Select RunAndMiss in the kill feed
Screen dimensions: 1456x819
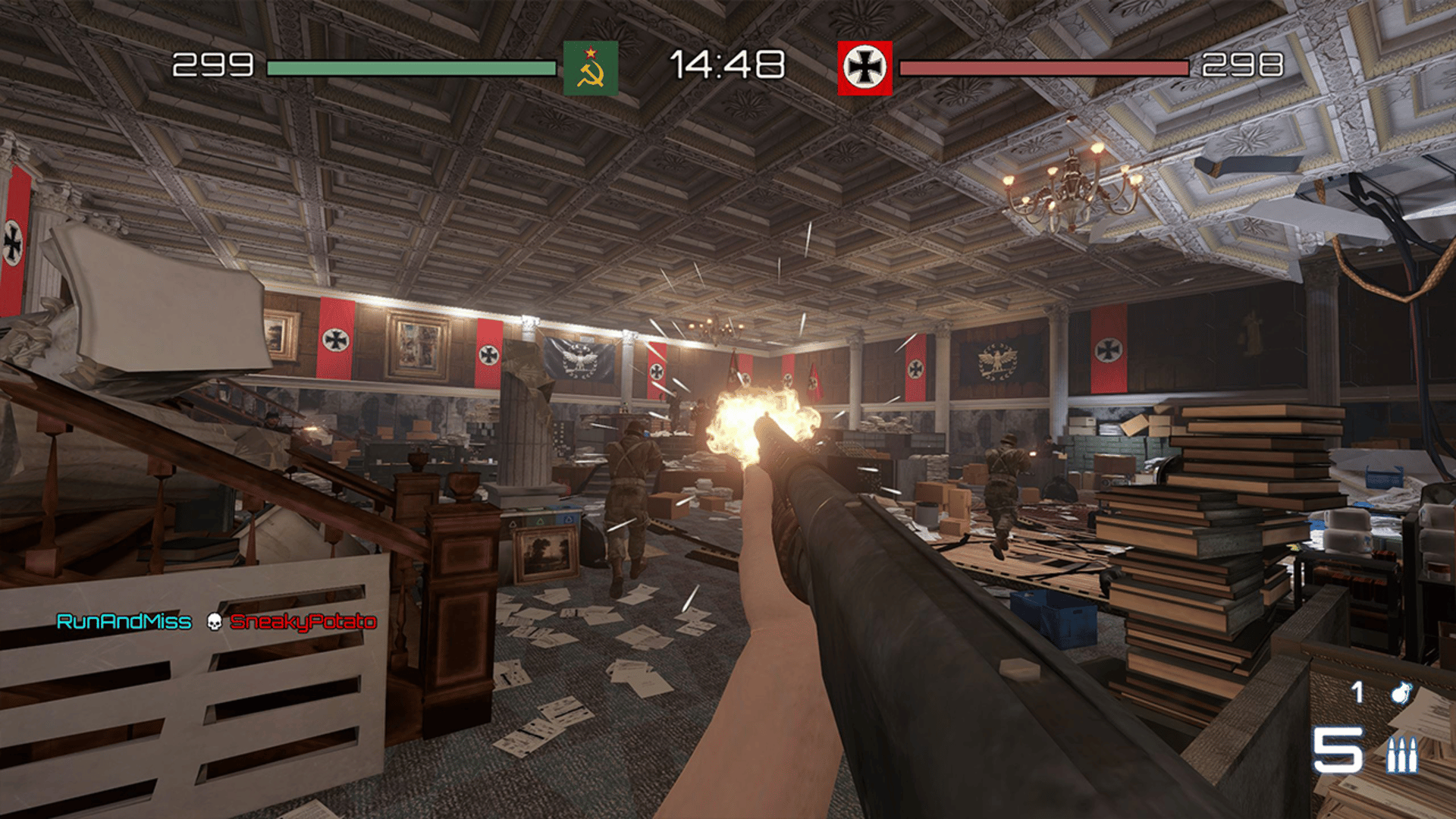click(124, 623)
